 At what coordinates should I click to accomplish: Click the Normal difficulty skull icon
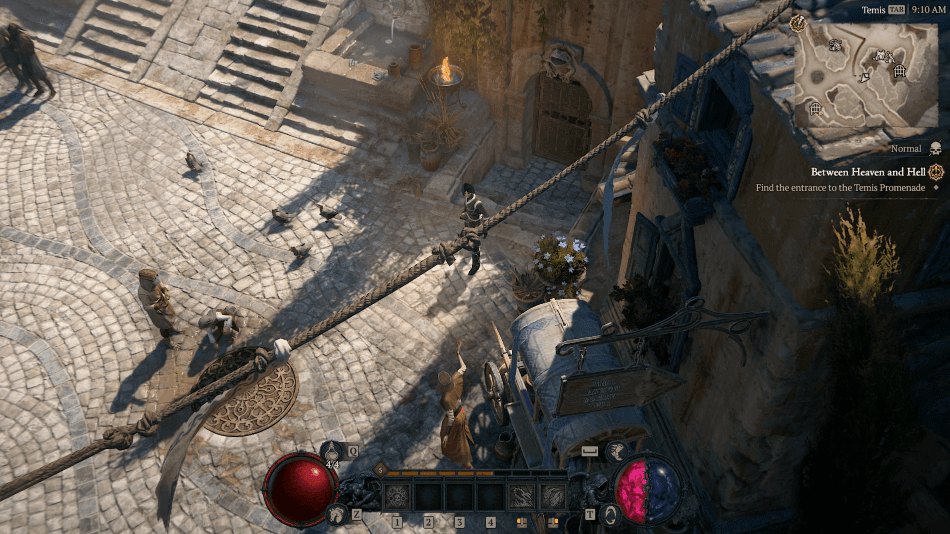[936, 148]
